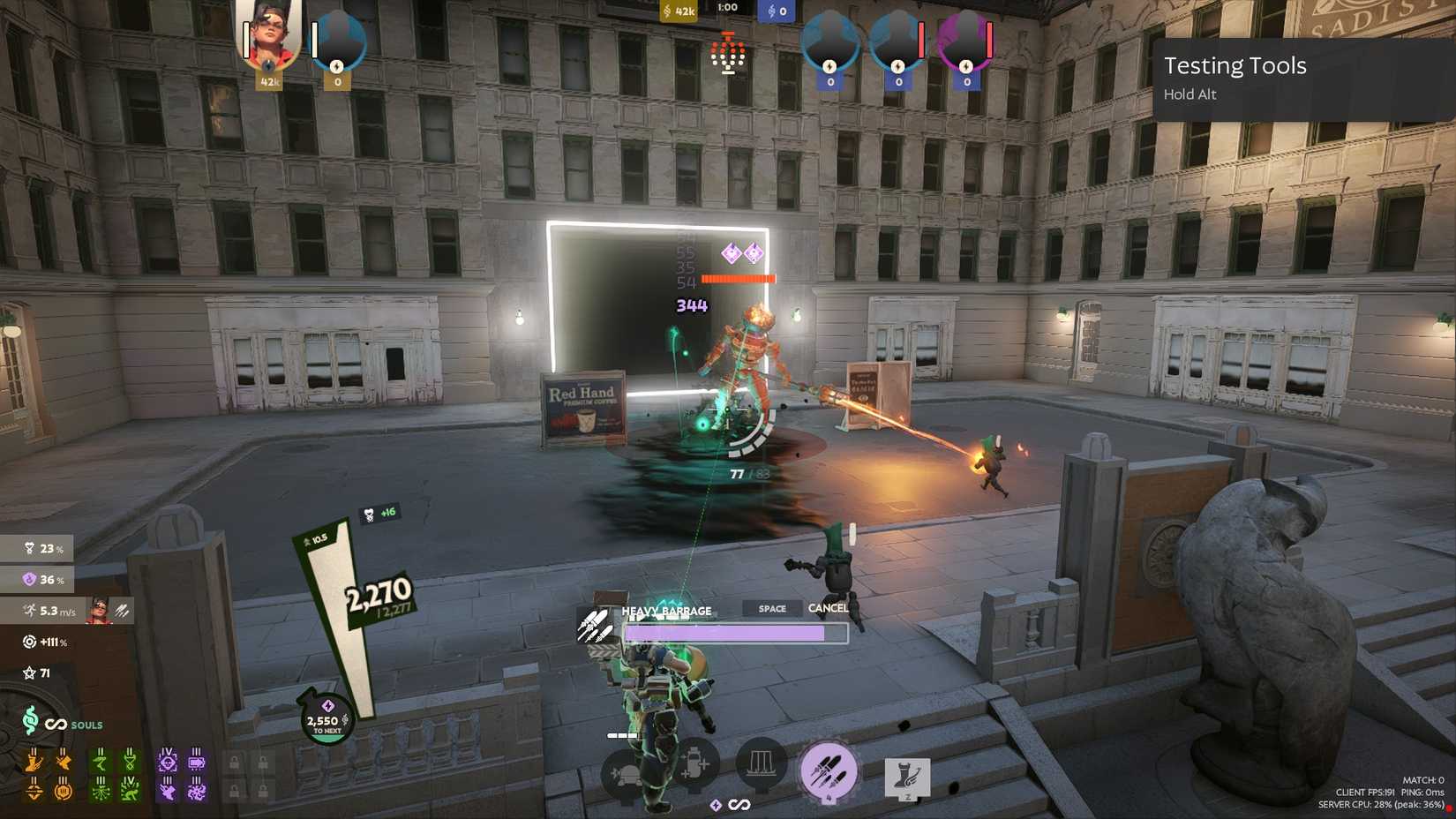Click the +111% fire rate stat icon
The image size is (1456, 819).
pos(27,642)
